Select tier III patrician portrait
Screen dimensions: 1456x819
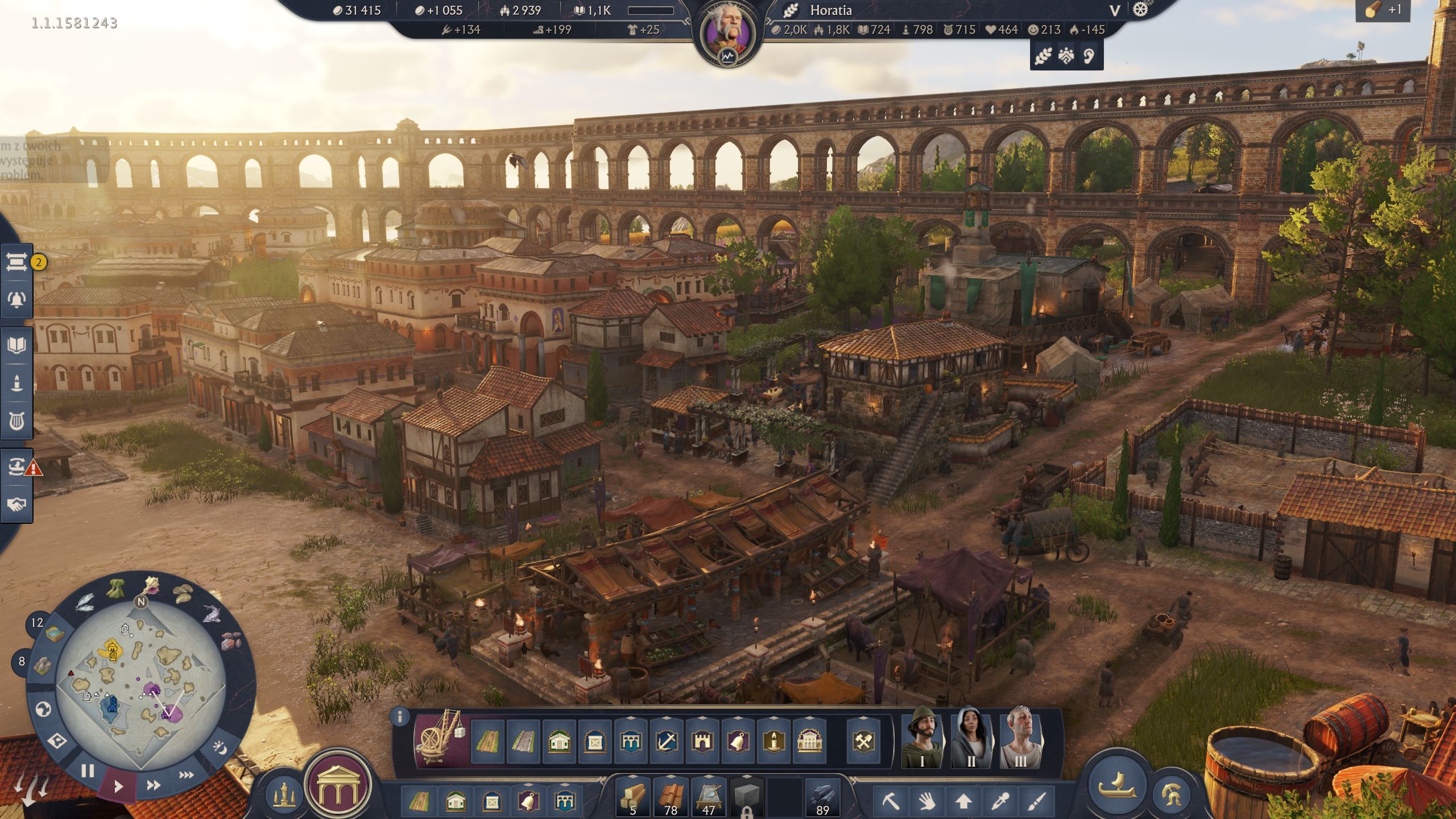click(1020, 738)
